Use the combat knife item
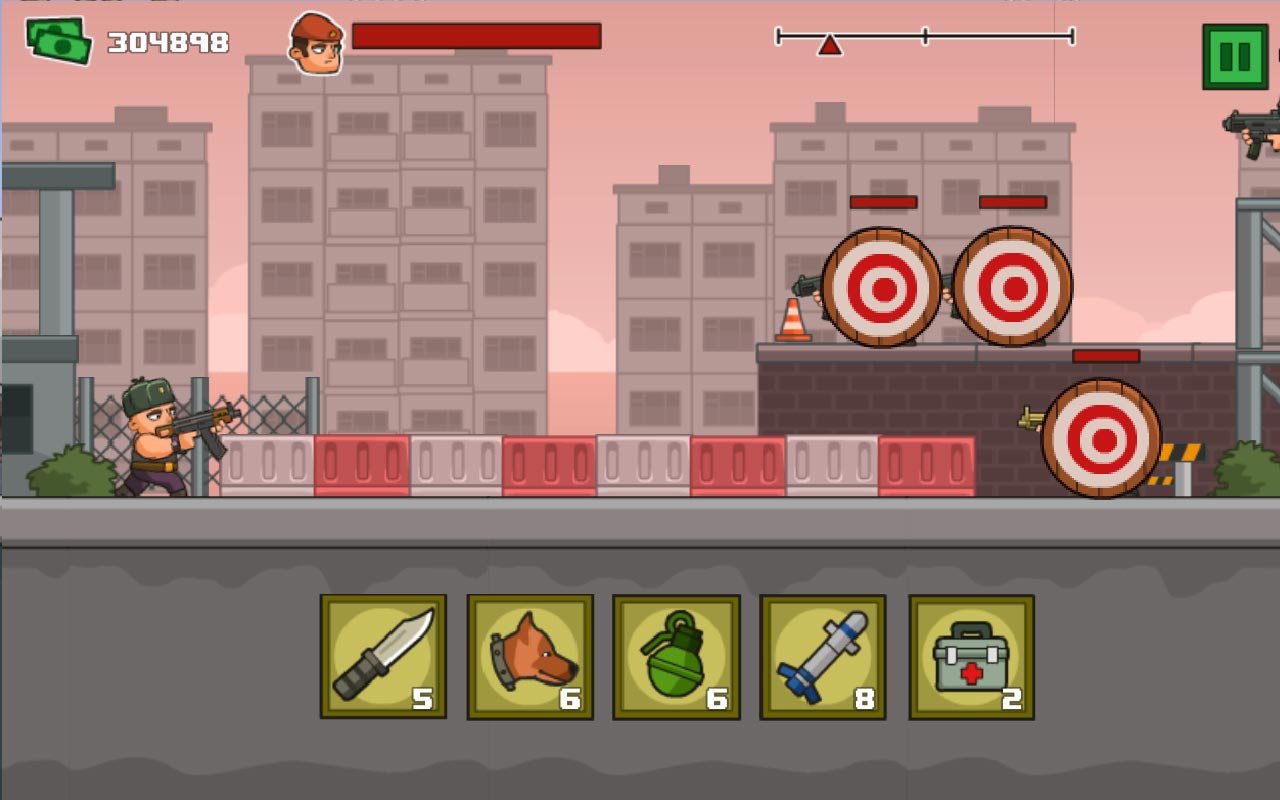This screenshot has width=1280, height=800. click(383, 656)
